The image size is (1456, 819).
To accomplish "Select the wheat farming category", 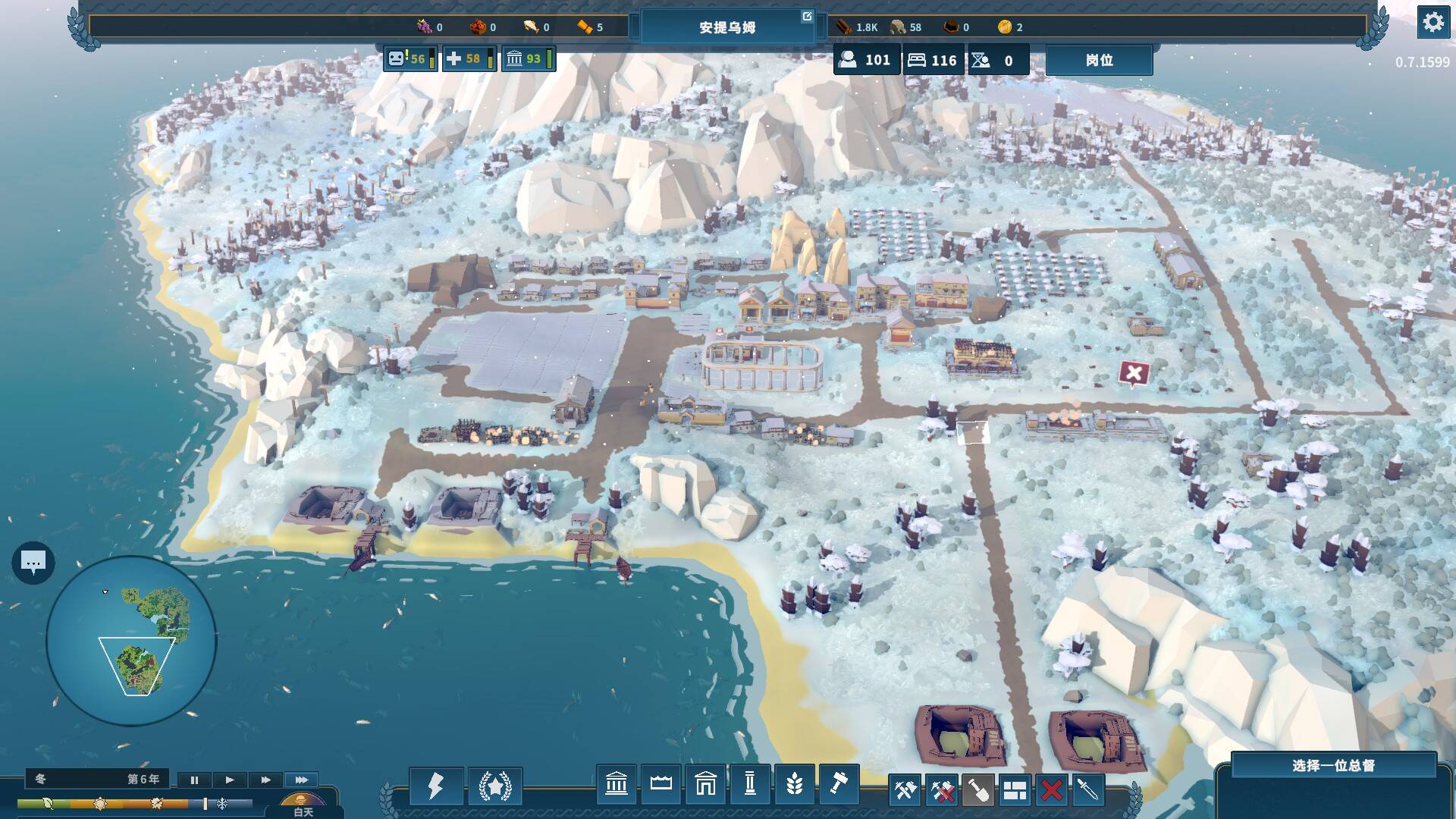I will 794,784.
